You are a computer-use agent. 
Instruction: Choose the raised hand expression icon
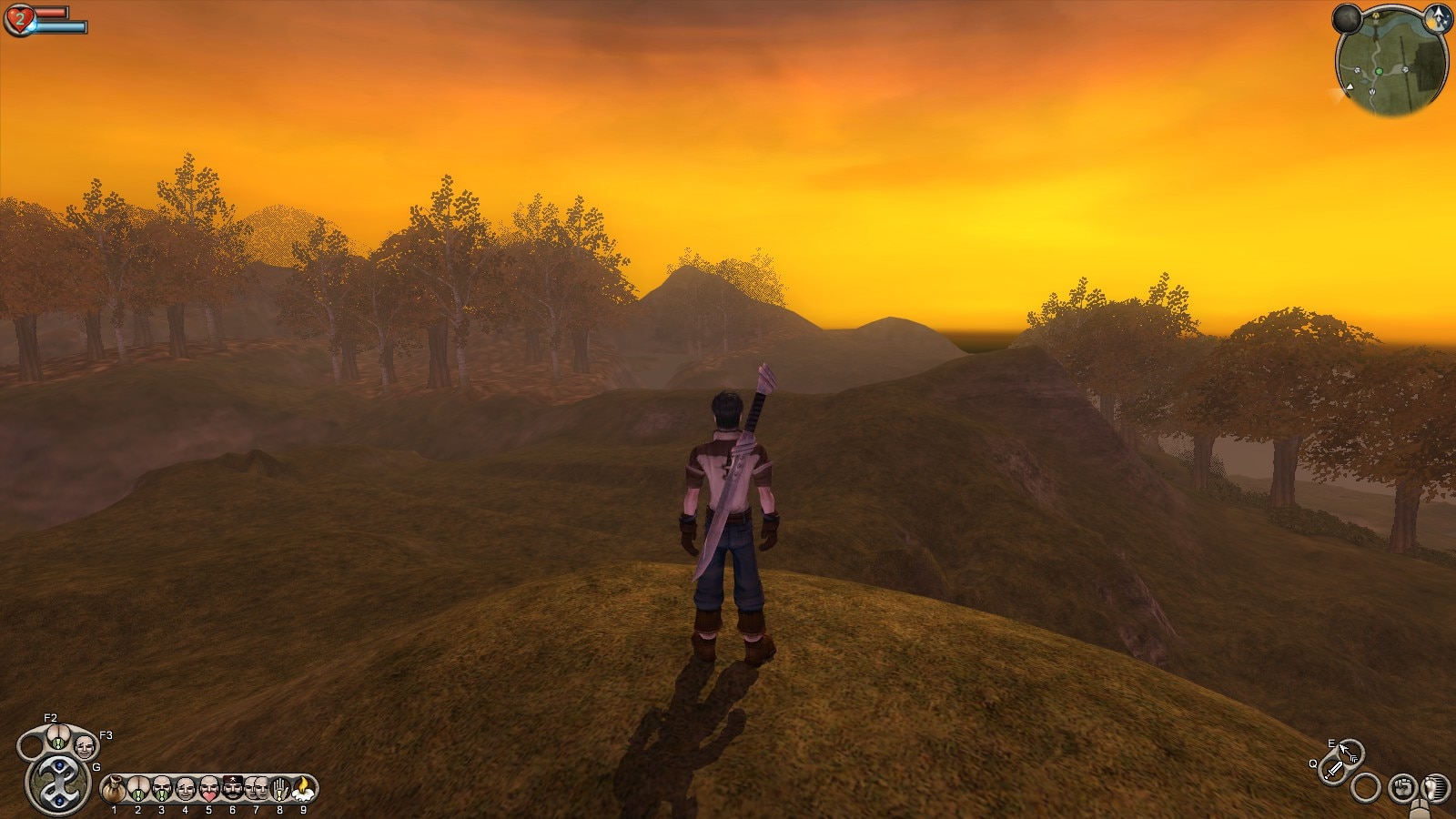point(279,788)
